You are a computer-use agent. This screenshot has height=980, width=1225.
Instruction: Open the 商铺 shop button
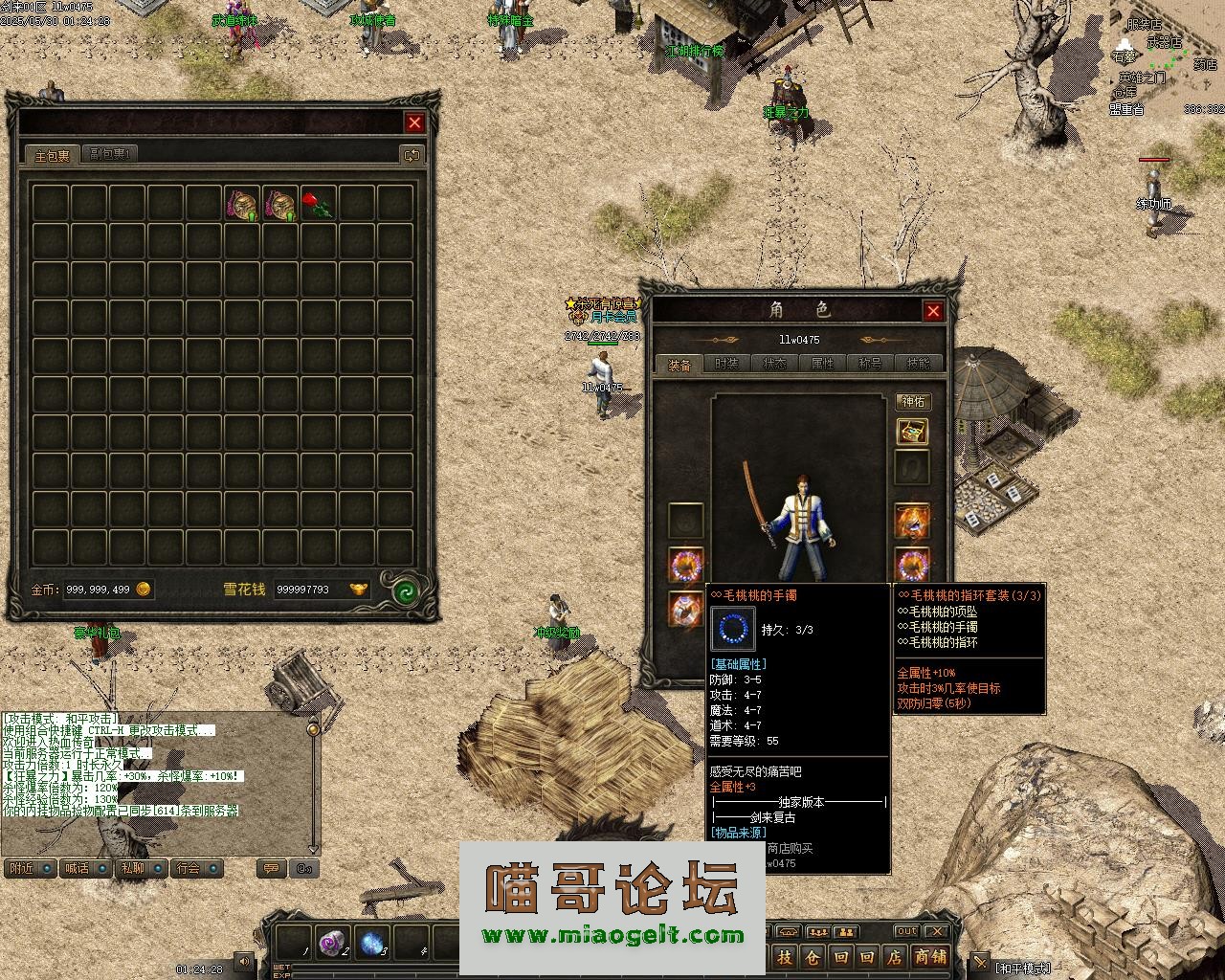pyautogui.click(x=929, y=956)
